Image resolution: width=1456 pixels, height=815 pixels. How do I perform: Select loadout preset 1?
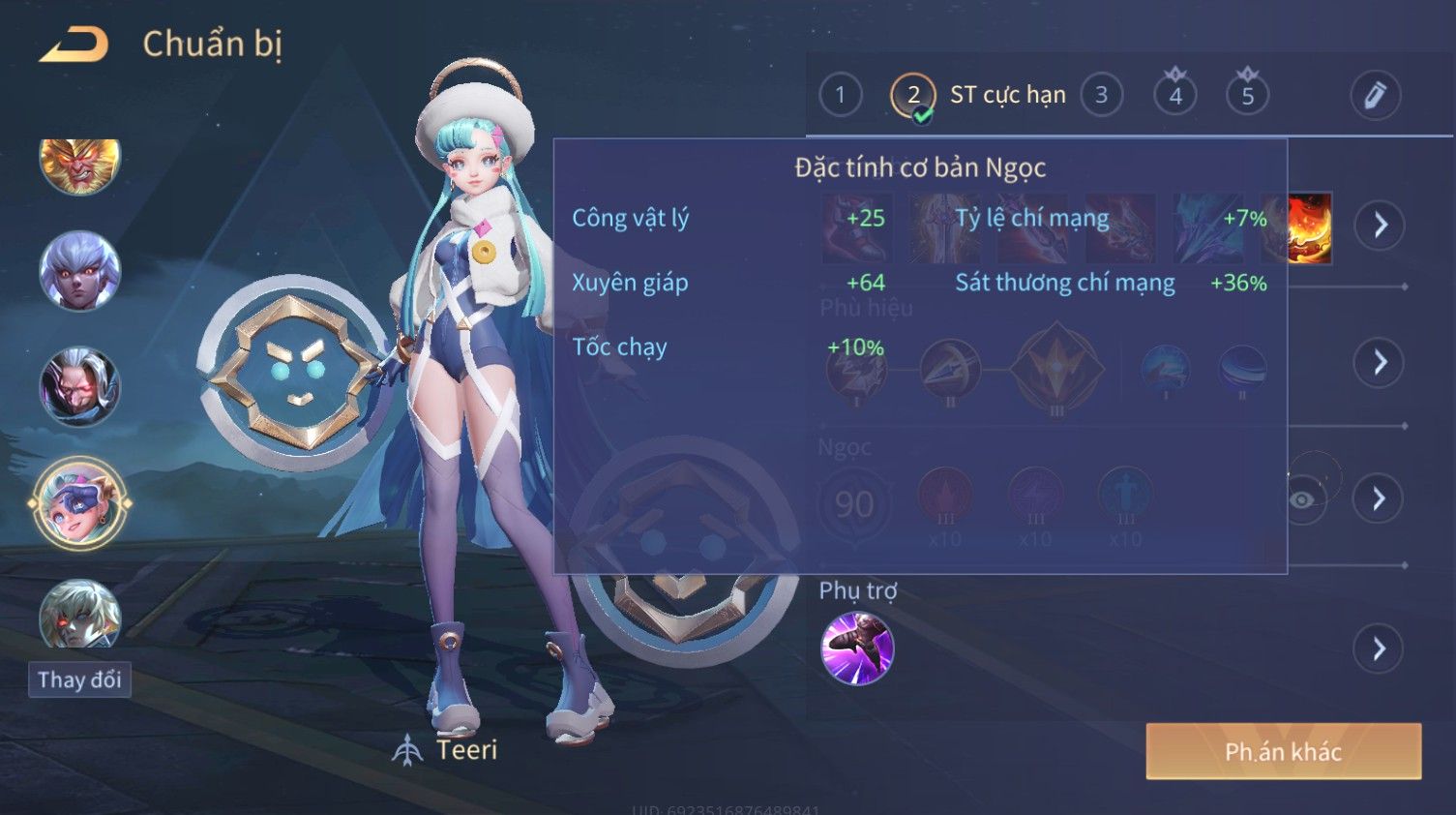pos(840,95)
